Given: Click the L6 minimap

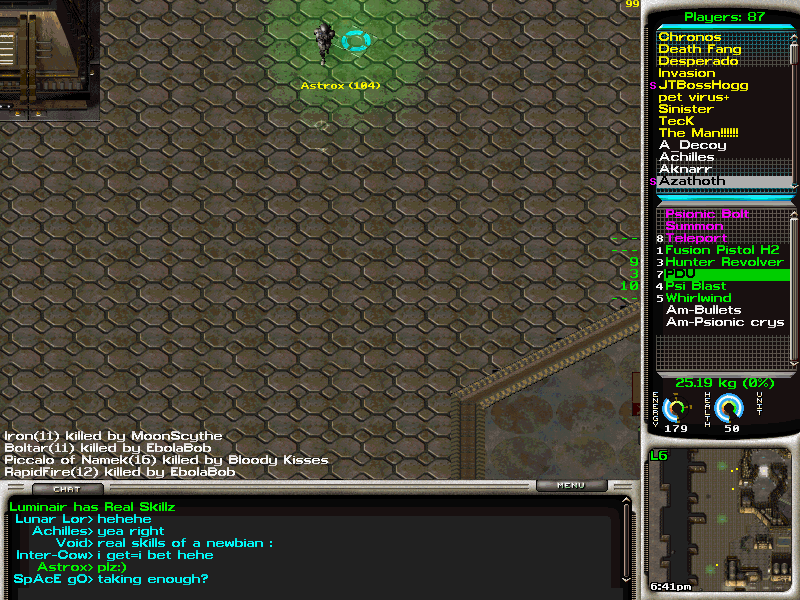Looking at the screenshot, I should (720, 520).
